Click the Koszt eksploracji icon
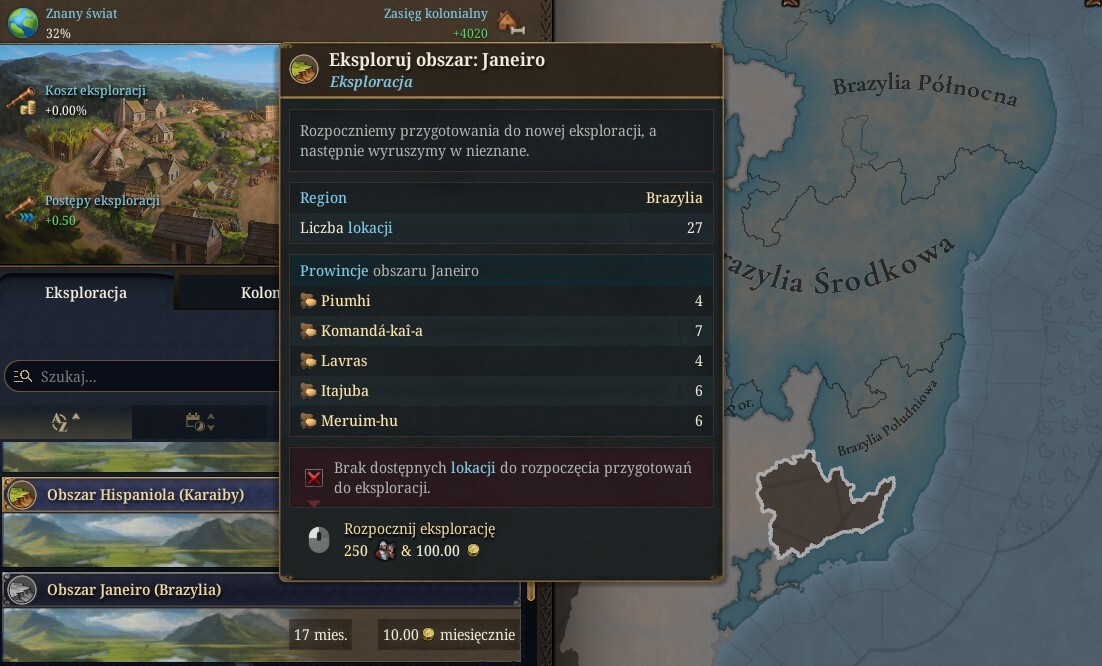The width and height of the screenshot is (1102, 666). (21, 99)
